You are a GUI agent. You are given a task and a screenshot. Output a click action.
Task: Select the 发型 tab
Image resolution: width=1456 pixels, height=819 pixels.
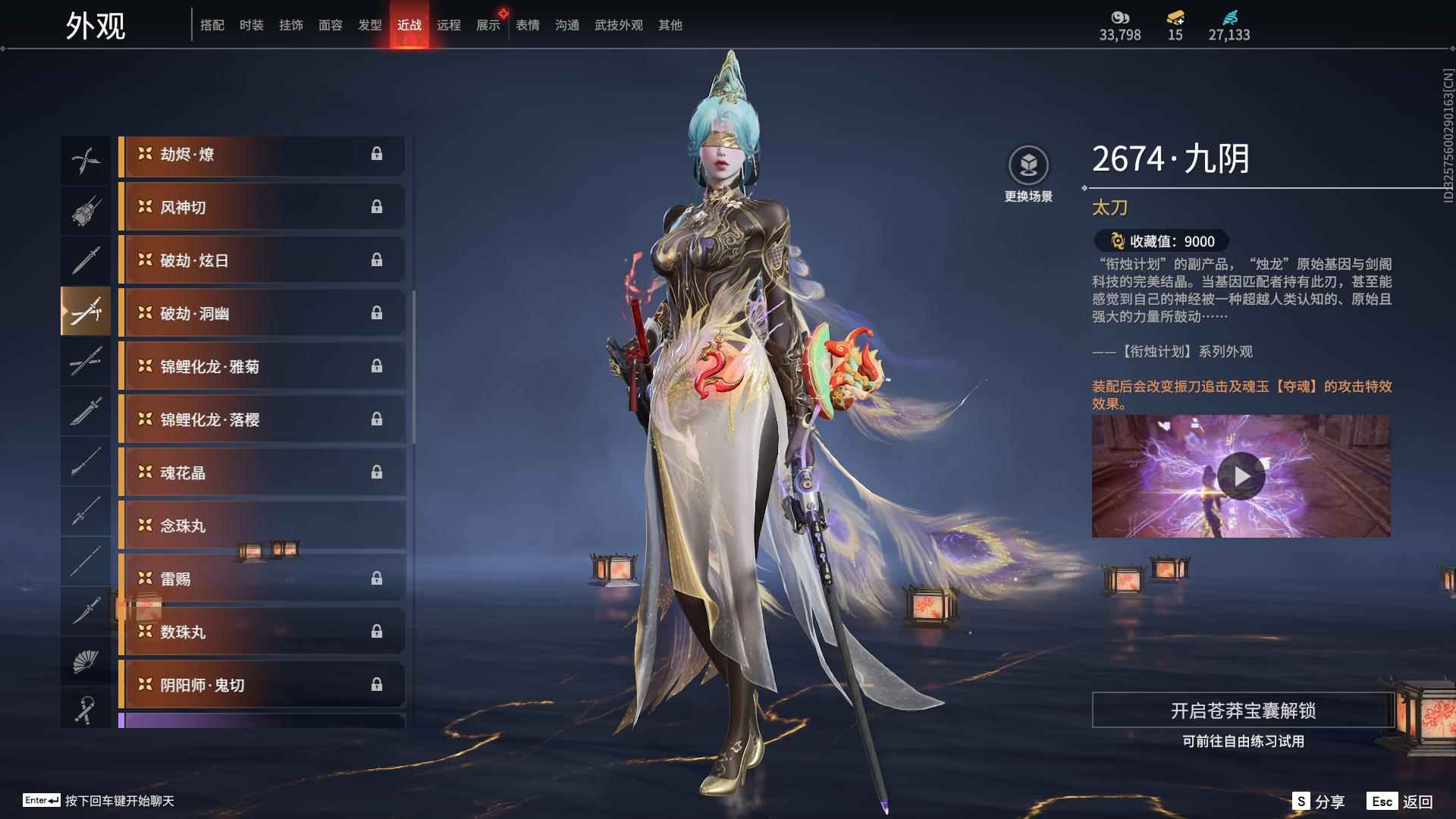(369, 25)
